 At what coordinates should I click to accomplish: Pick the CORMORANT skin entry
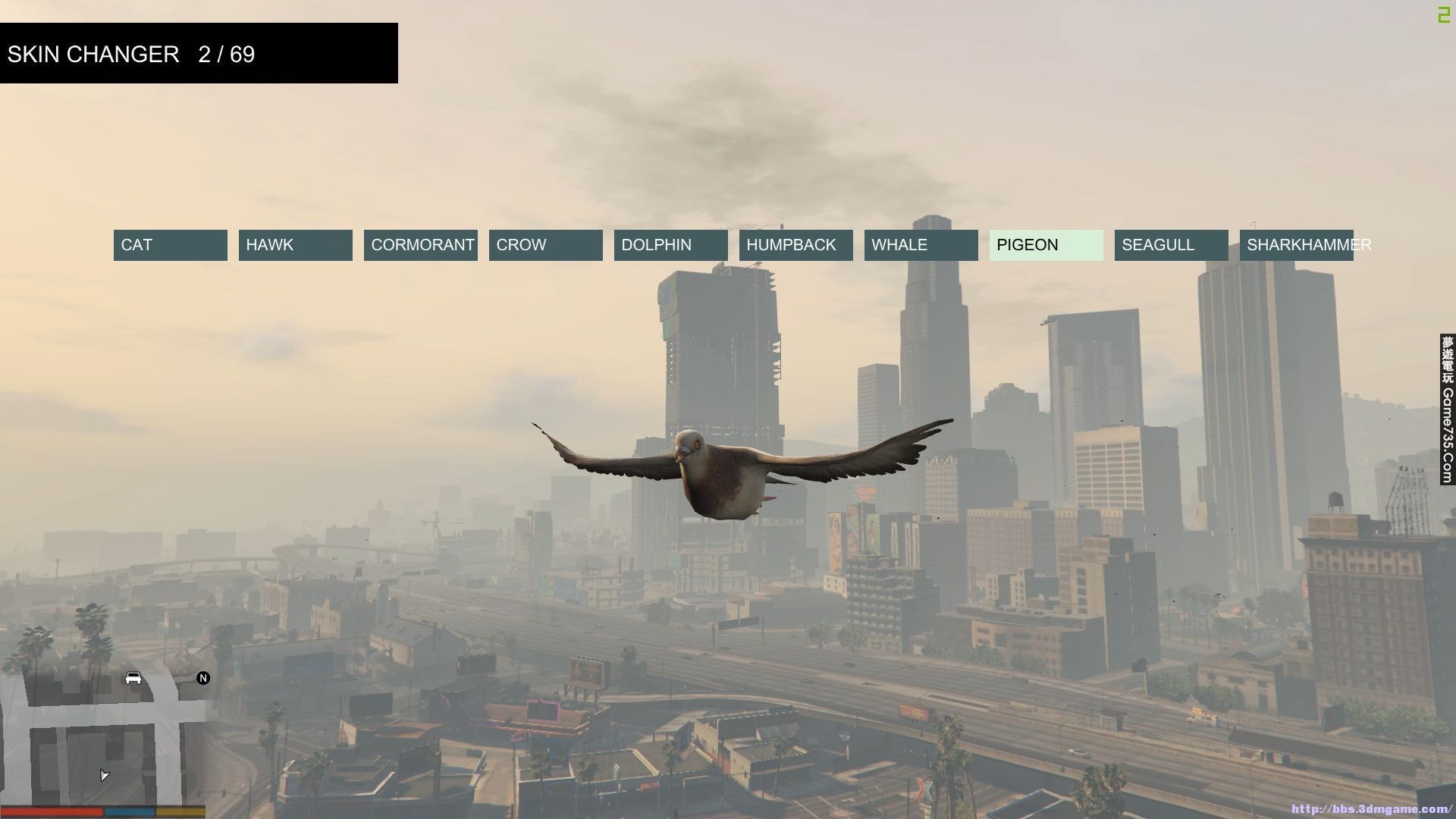[421, 245]
